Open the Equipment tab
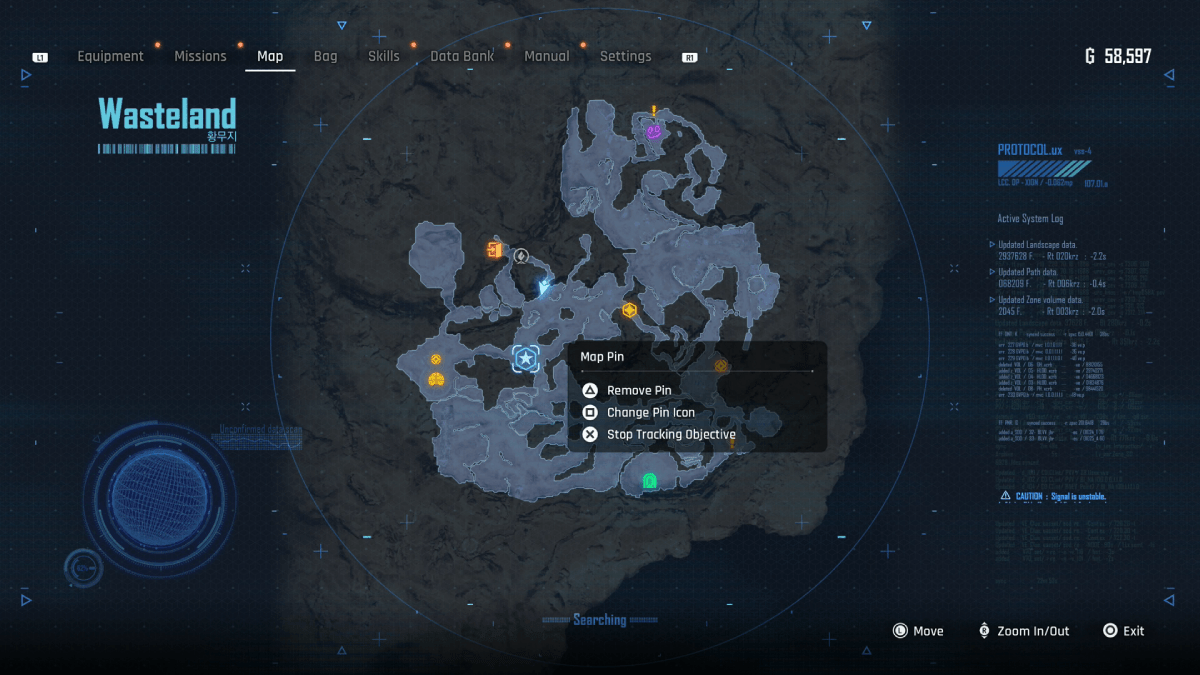 click(x=110, y=57)
